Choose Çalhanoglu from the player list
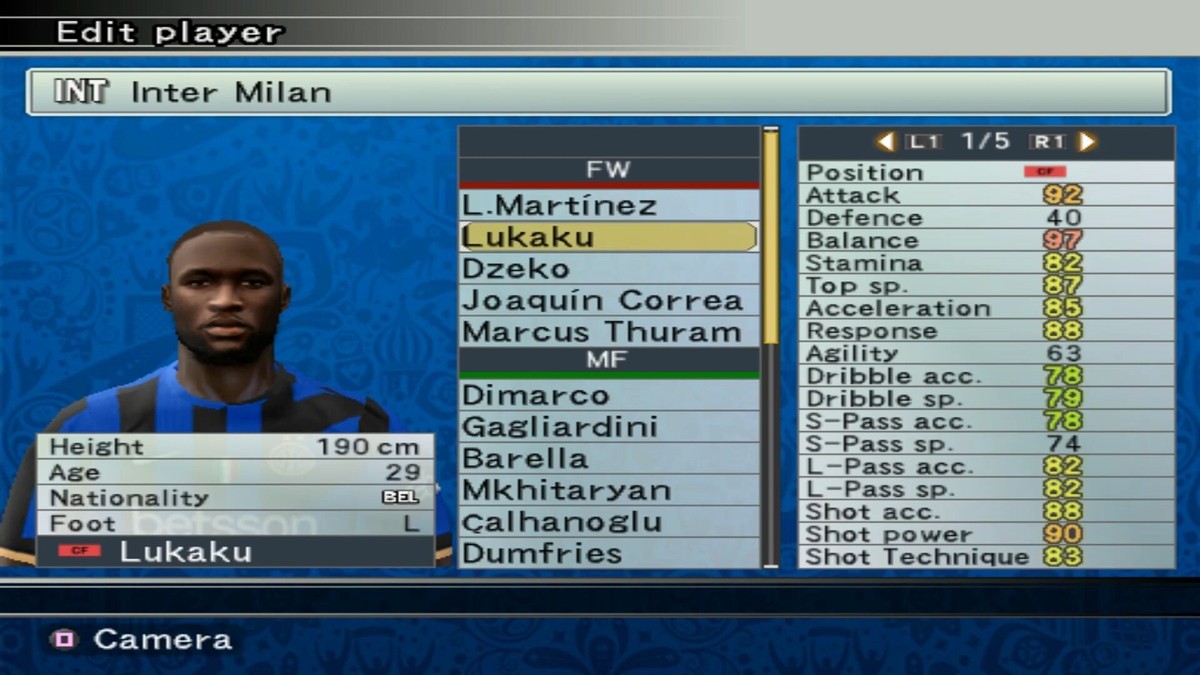The width and height of the screenshot is (1200, 675). 608,522
